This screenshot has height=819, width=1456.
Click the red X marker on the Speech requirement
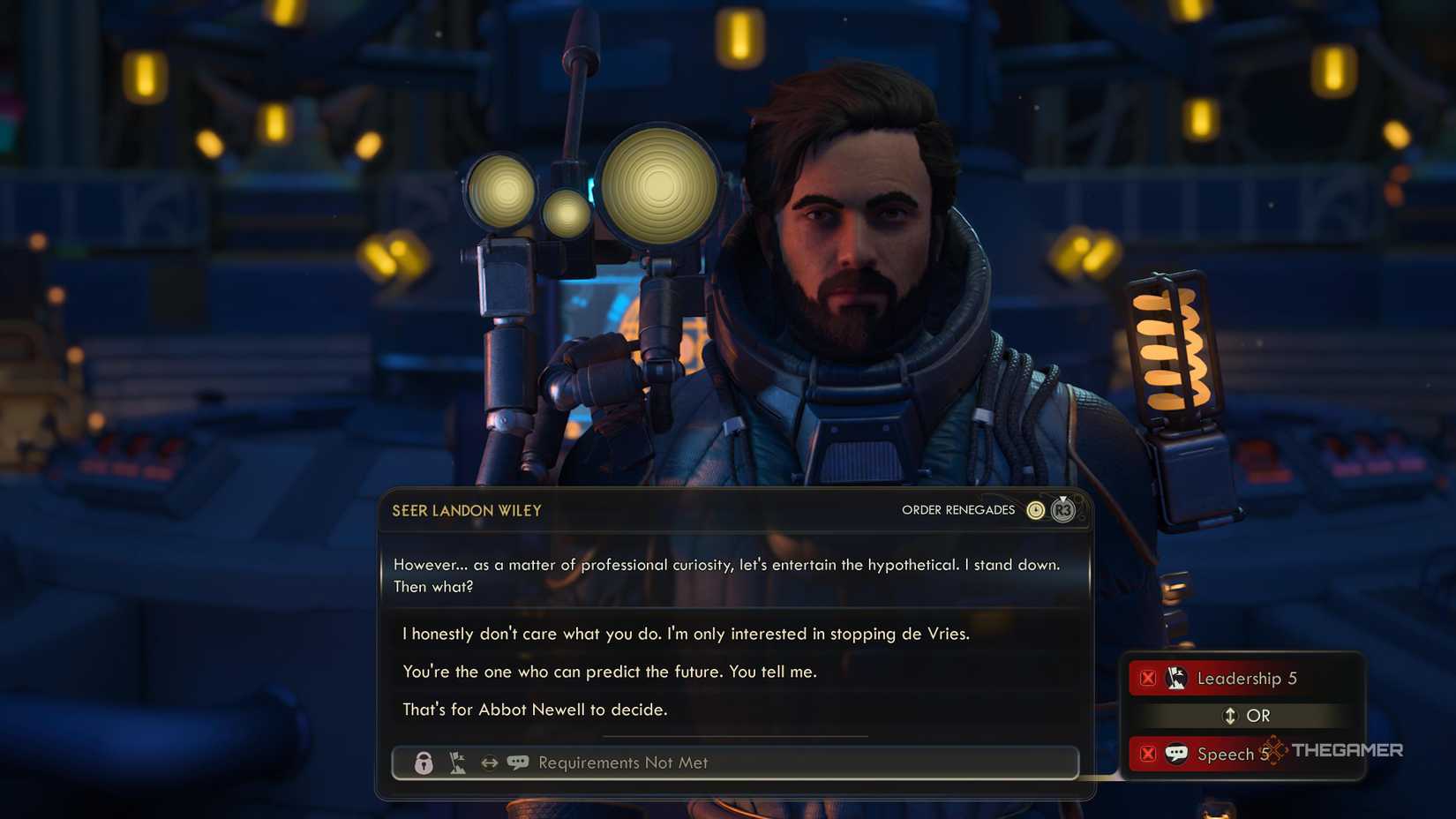1148,754
